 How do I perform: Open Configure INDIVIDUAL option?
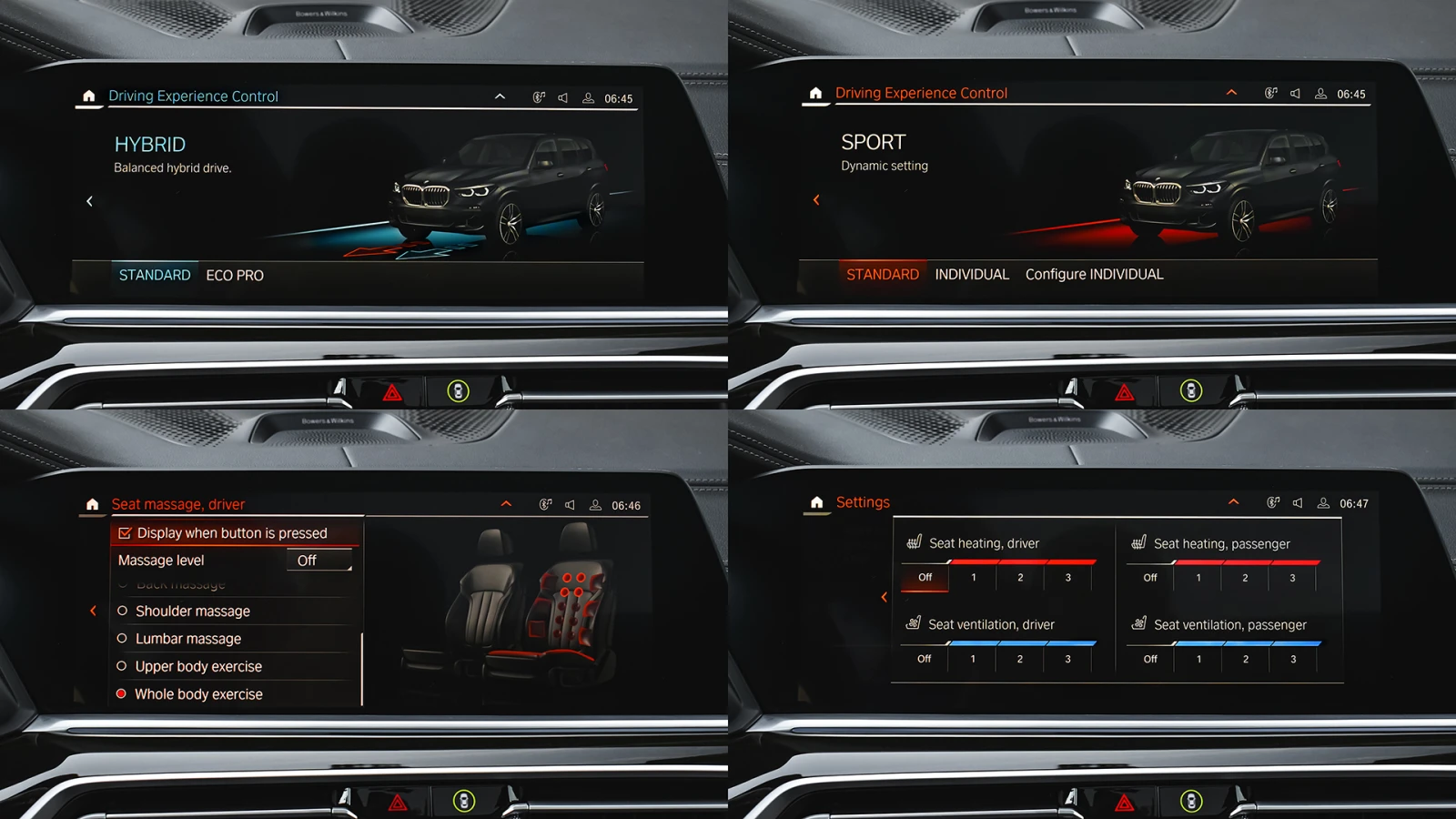1094,275
